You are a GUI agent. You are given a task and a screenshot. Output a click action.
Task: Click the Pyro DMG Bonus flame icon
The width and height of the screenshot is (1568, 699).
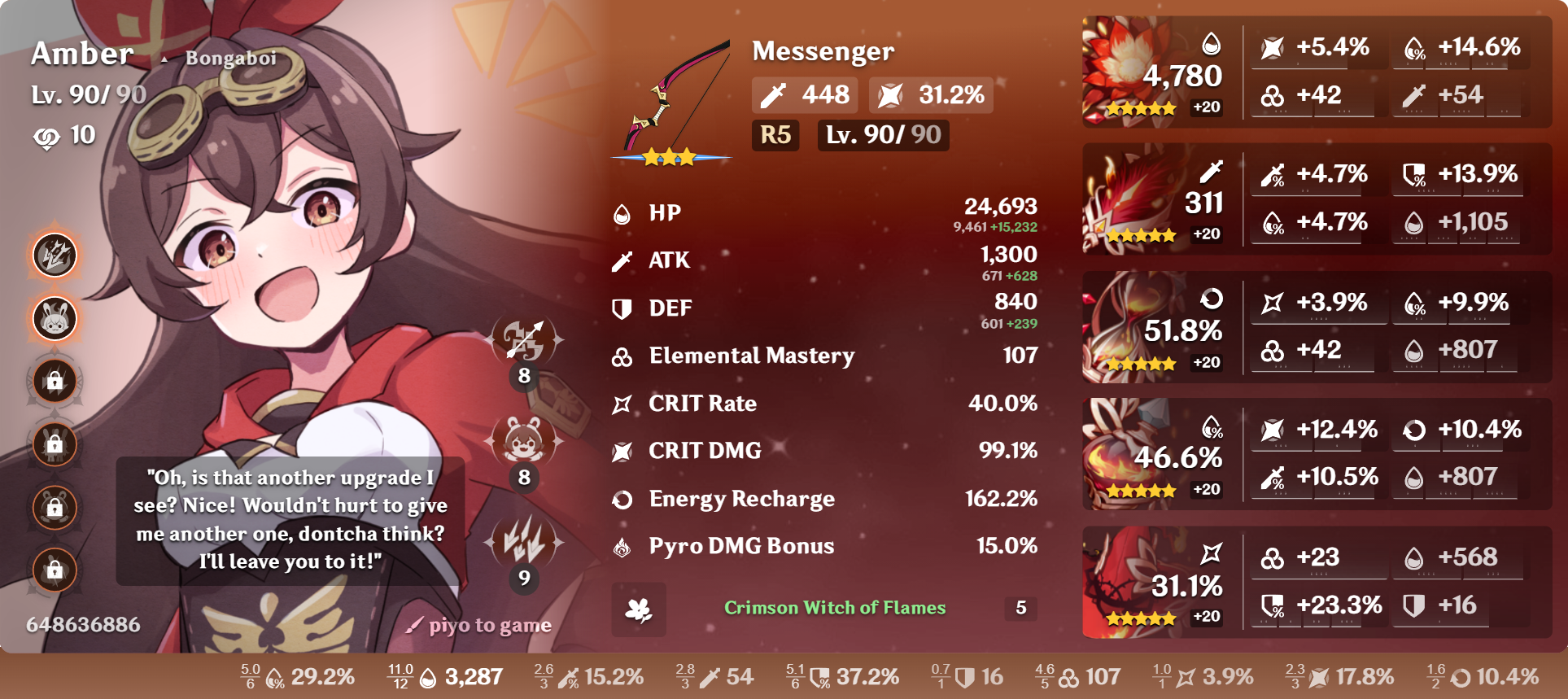(622, 546)
